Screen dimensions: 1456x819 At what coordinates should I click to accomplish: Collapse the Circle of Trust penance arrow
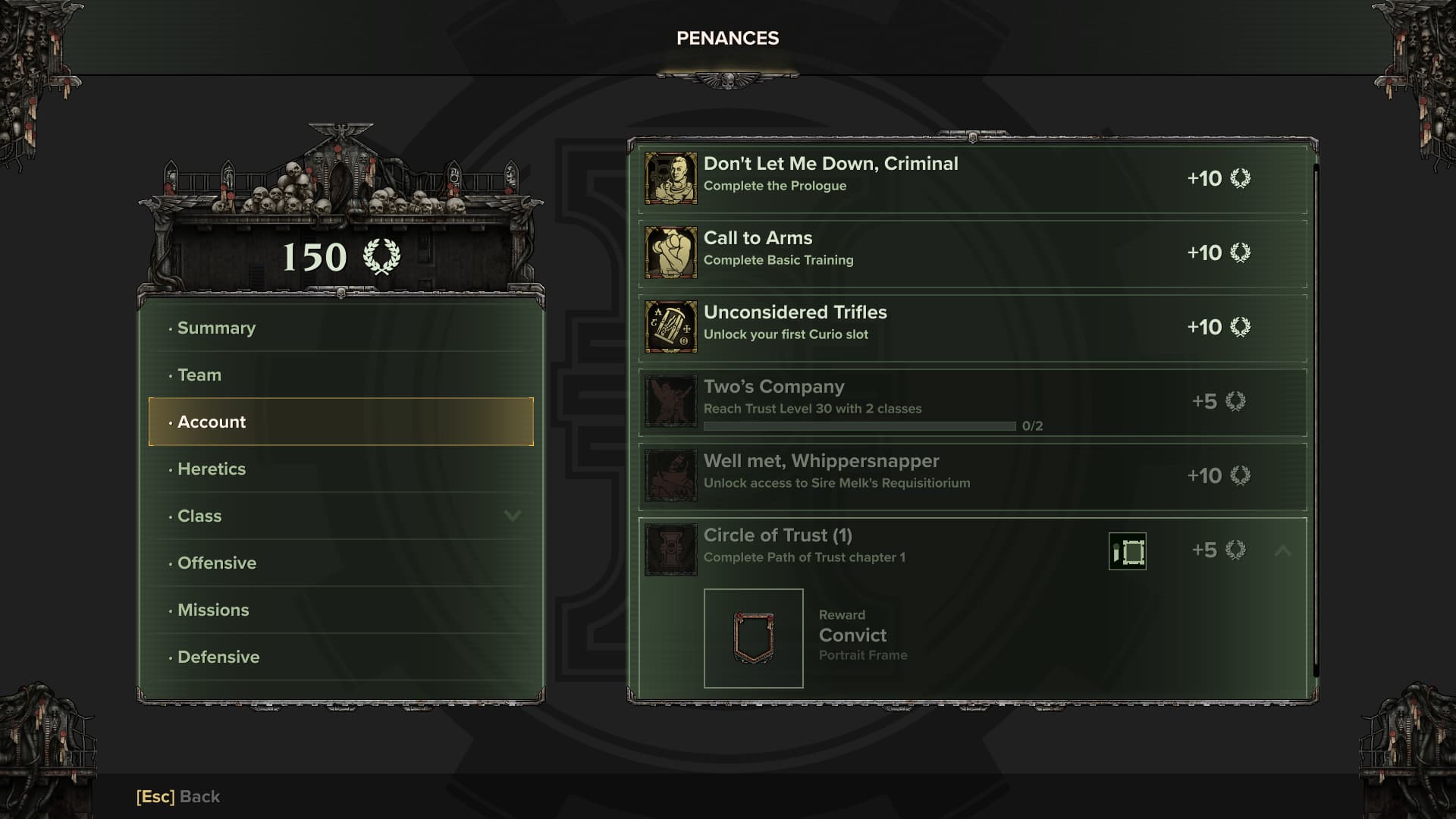click(x=1282, y=551)
